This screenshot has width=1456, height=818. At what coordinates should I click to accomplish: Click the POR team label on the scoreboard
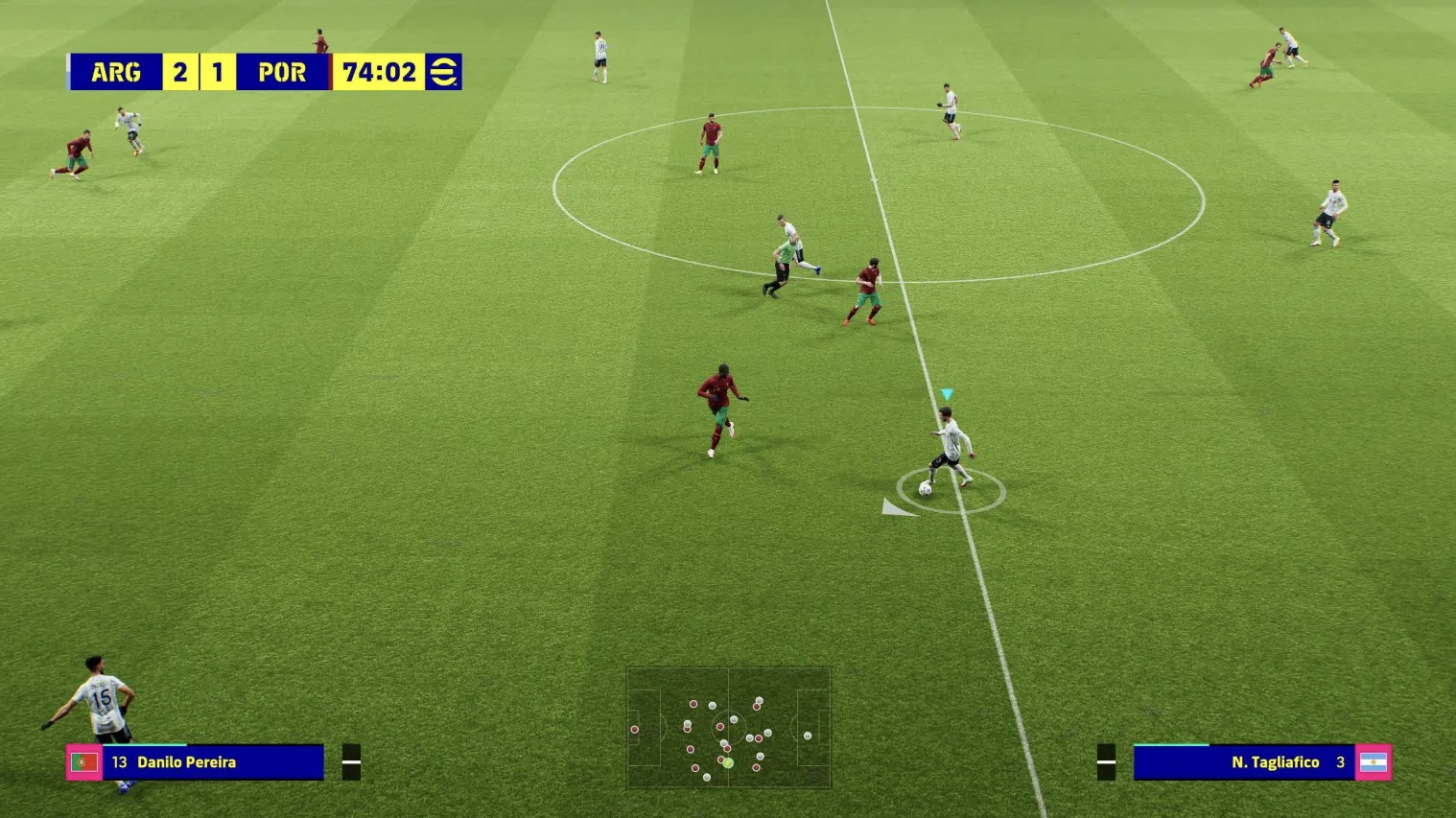click(283, 71)
